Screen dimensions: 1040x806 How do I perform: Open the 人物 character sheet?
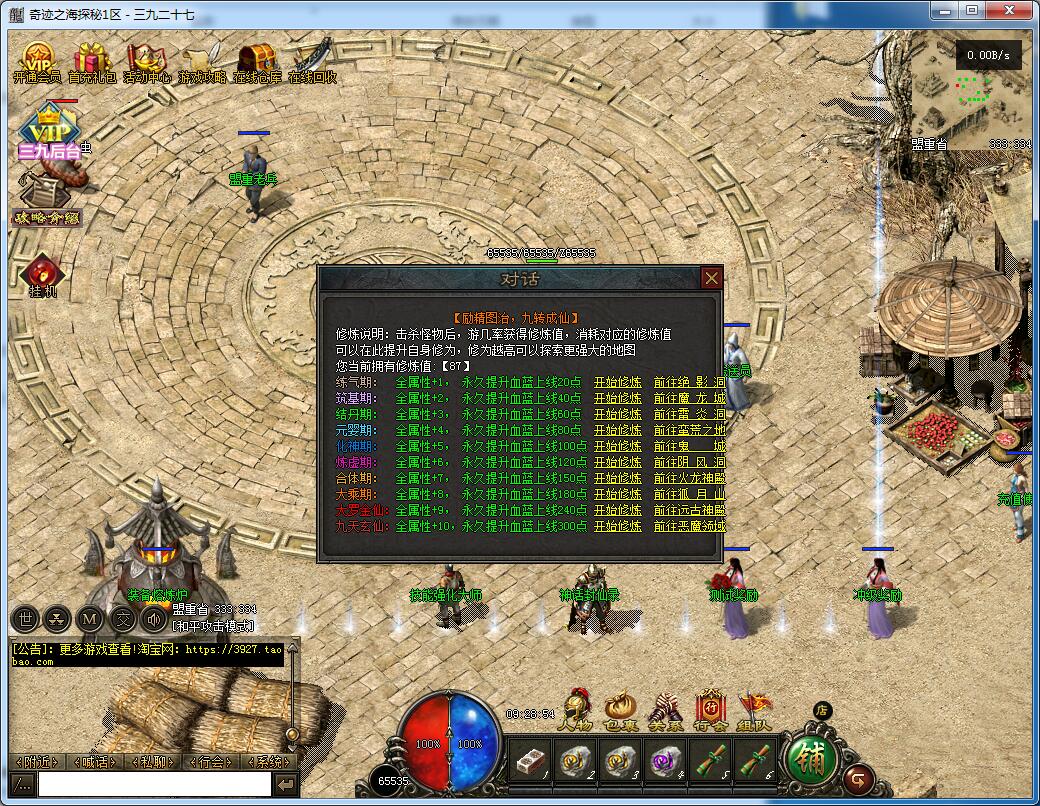(x=576, y=708)
